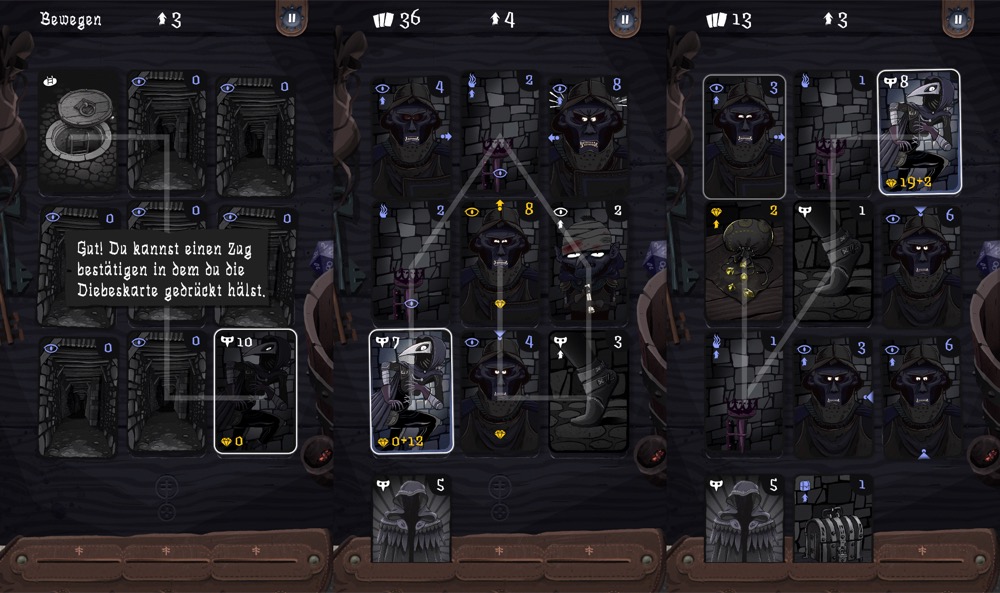This screenshot has height=593, width=1000.
Task: Select the hooded cloak card beside the treasure chest
Action: (745, 517)
